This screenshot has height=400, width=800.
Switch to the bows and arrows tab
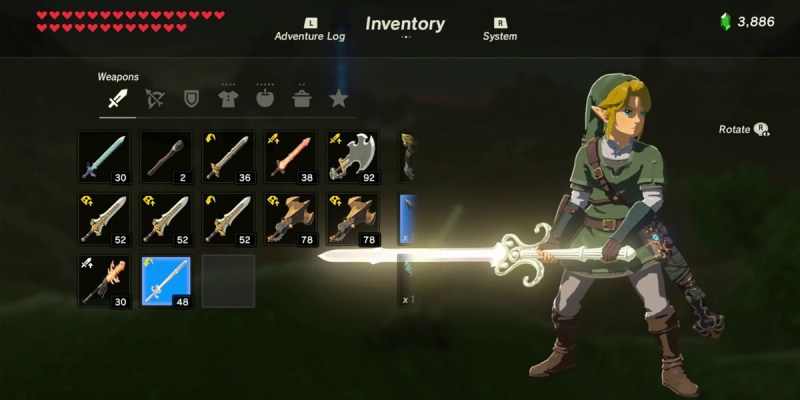[155, 99]
